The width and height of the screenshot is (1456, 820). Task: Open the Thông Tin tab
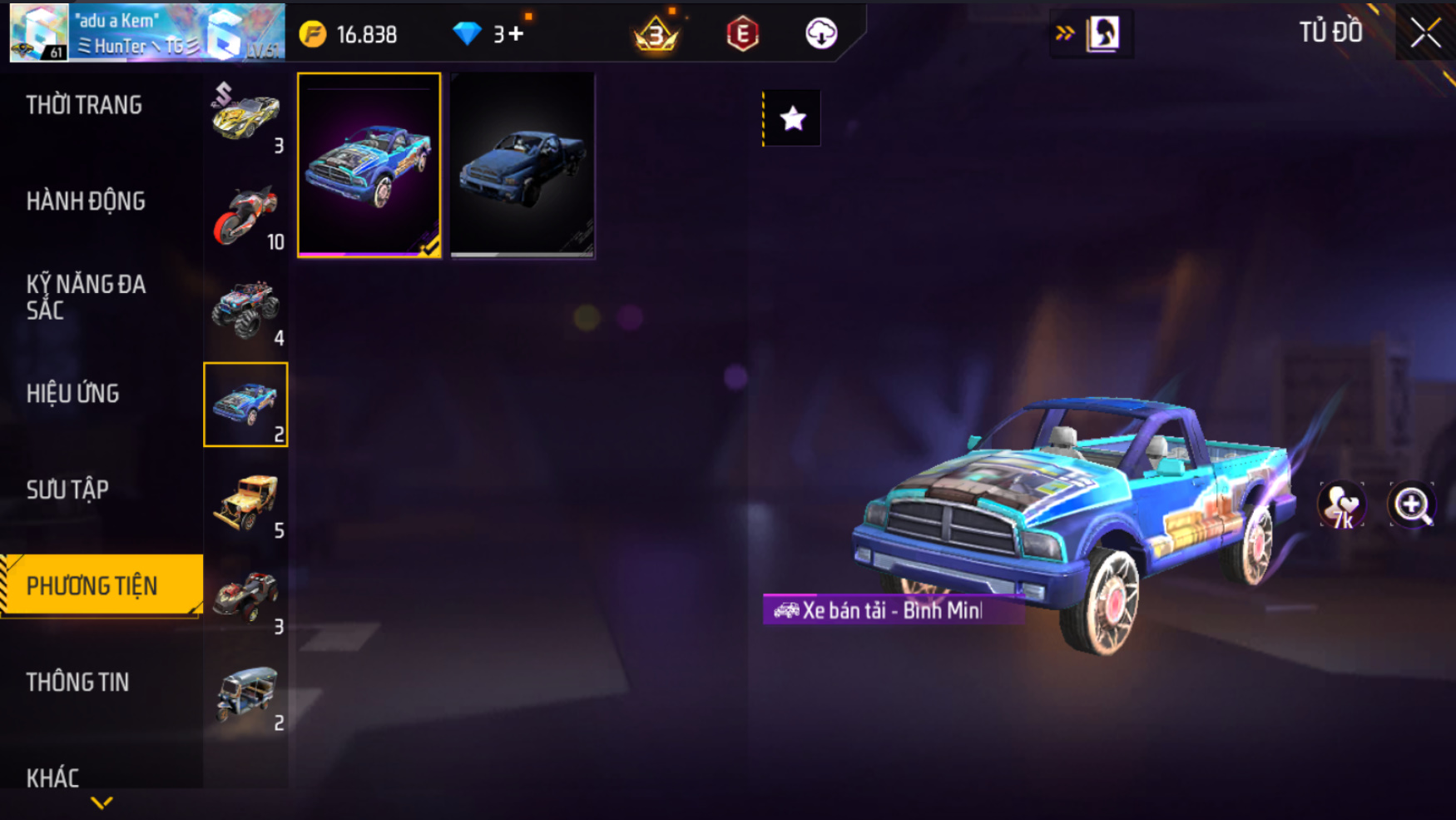pyautogui.click(x=77, y=683)
